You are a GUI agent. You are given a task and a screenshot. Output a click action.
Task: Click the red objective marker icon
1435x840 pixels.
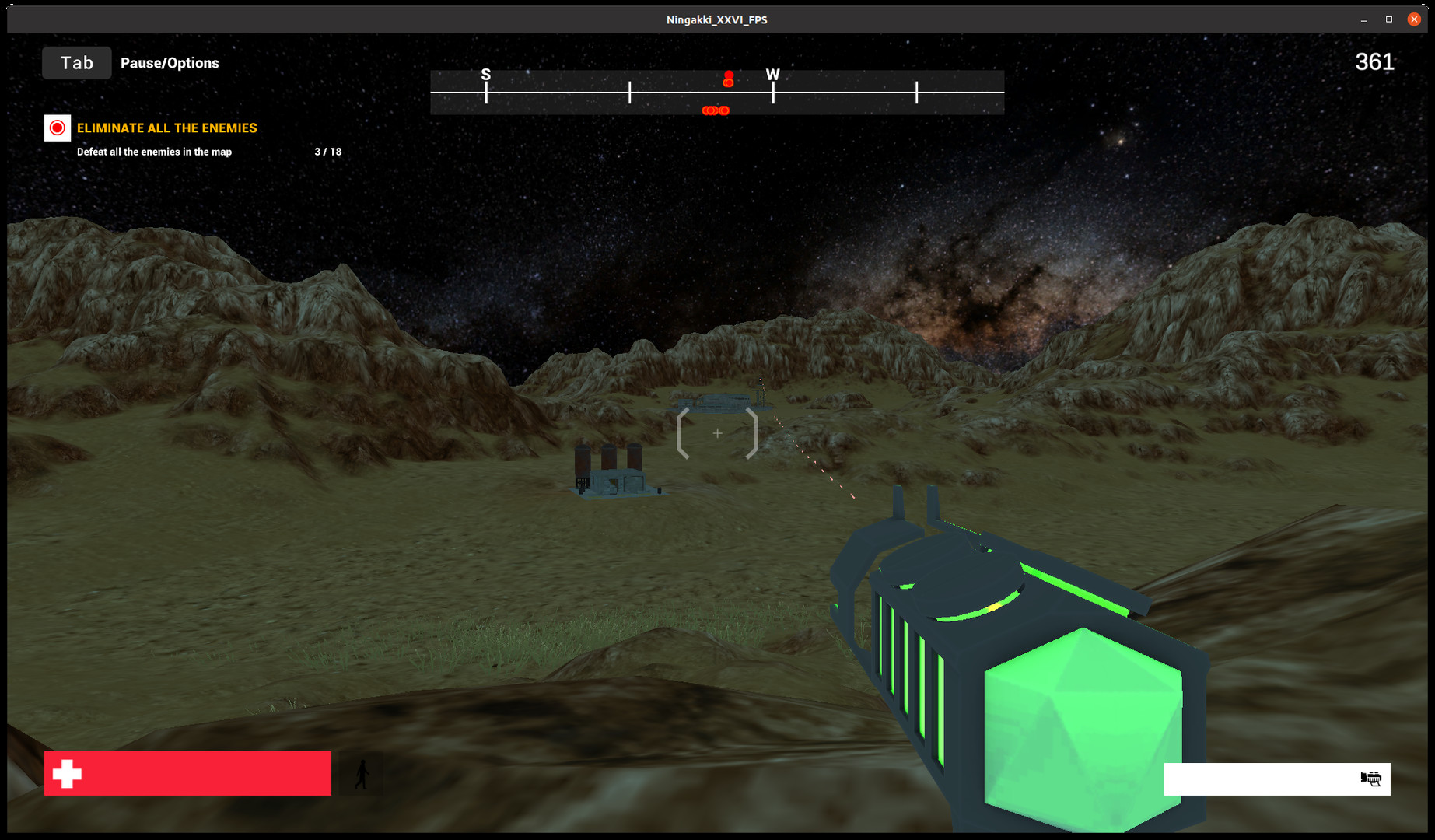tap(57, 128)
